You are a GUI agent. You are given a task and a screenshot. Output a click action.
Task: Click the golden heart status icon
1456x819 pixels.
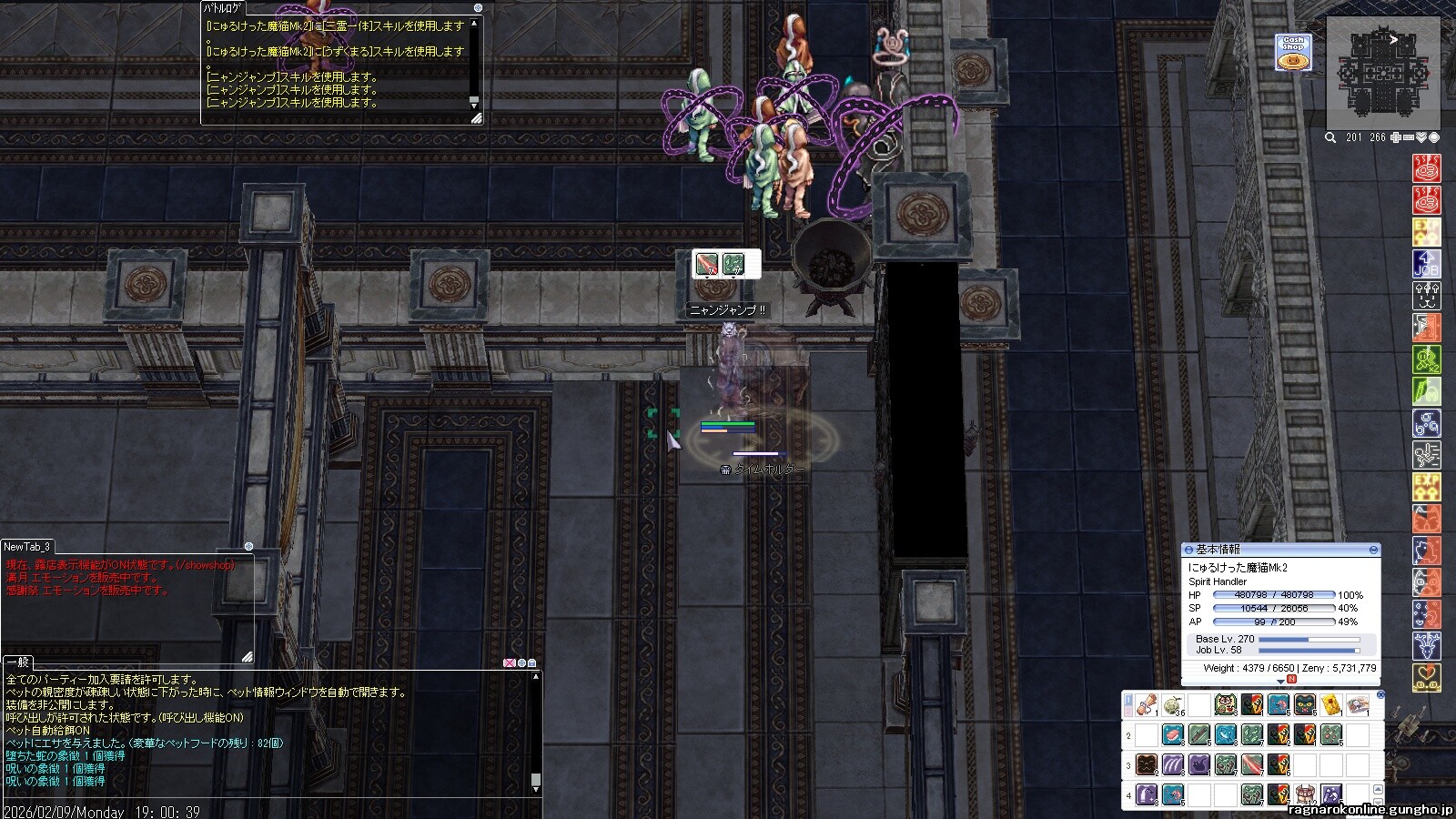(1426, 678)
